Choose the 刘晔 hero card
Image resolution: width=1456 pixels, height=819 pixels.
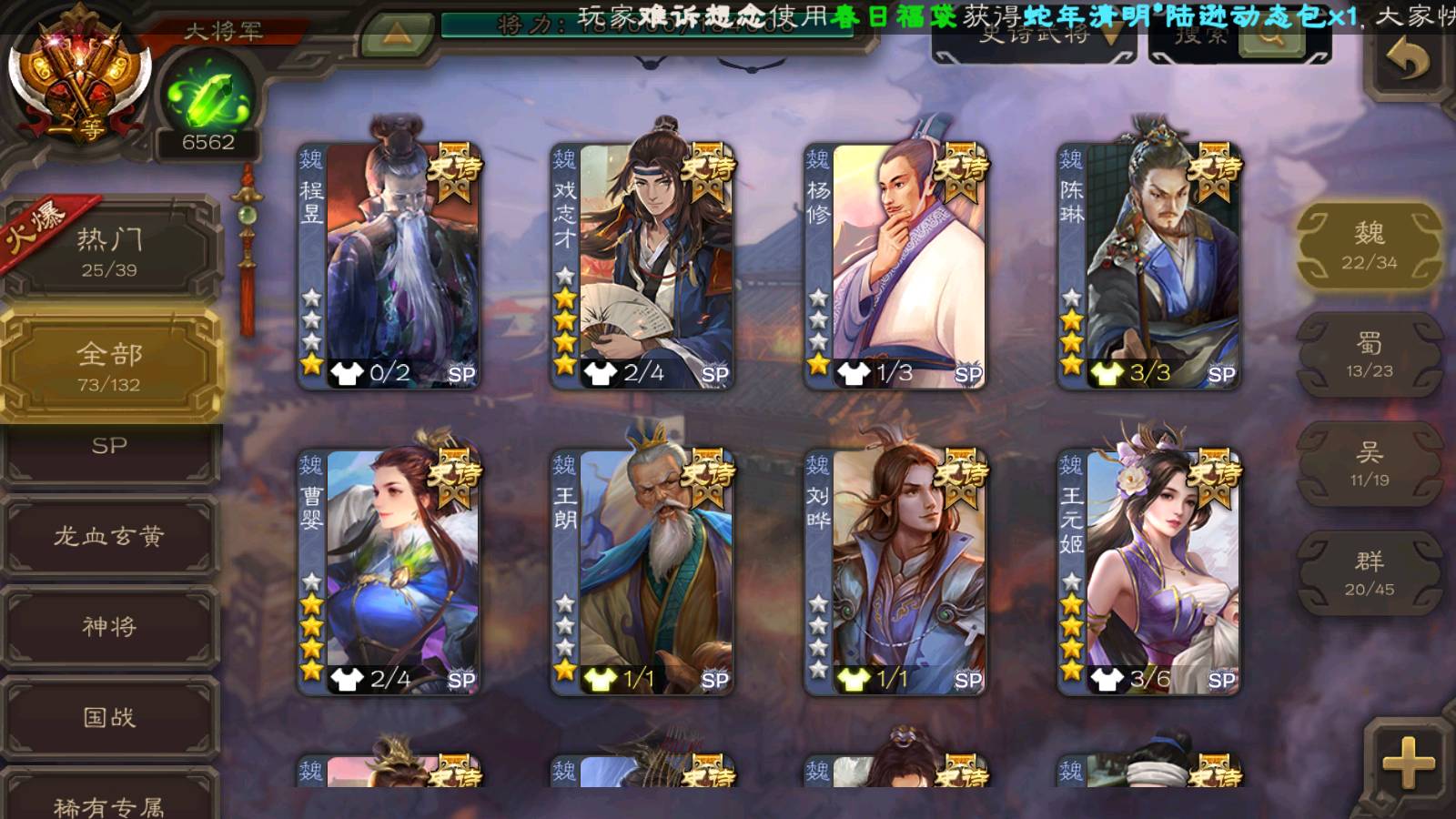[895, 571]
